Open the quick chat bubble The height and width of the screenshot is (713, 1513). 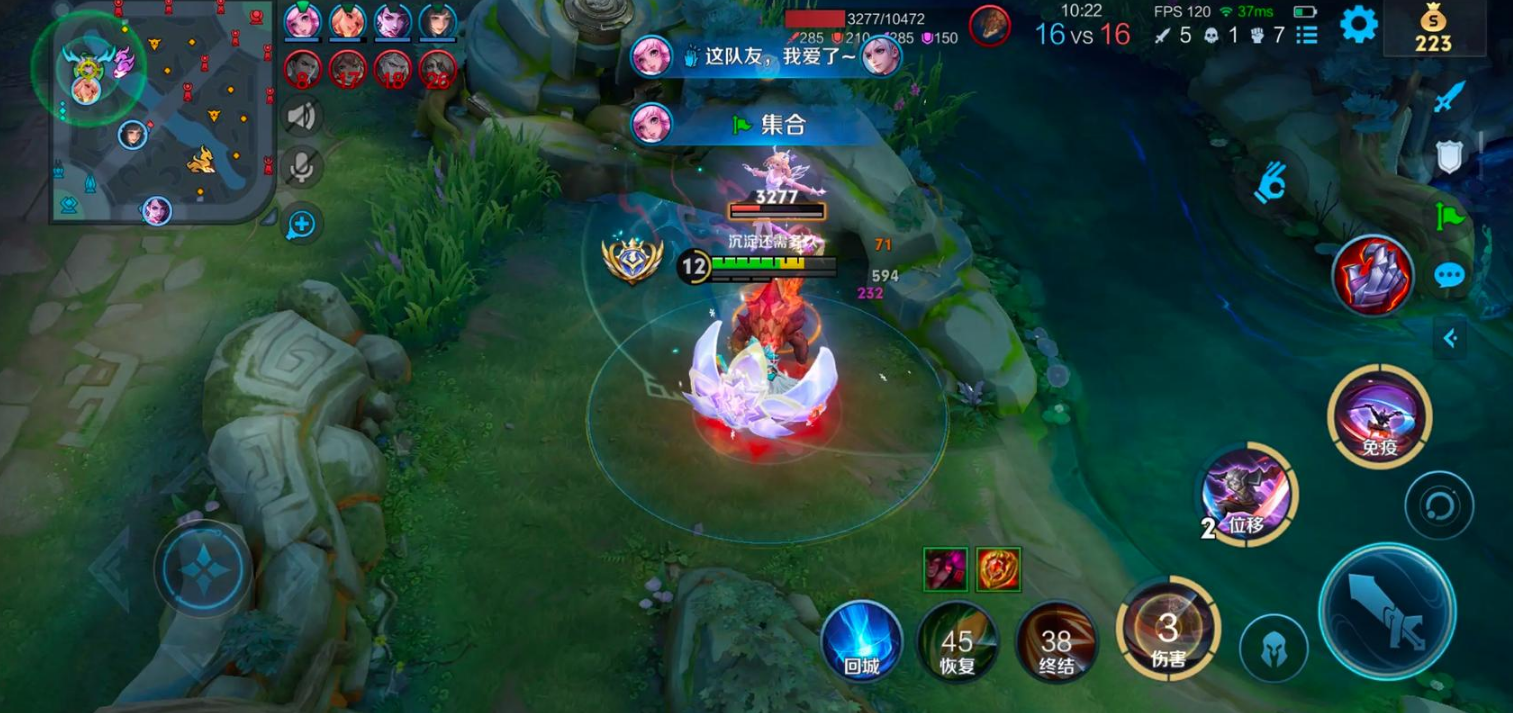coord(1449,275)
